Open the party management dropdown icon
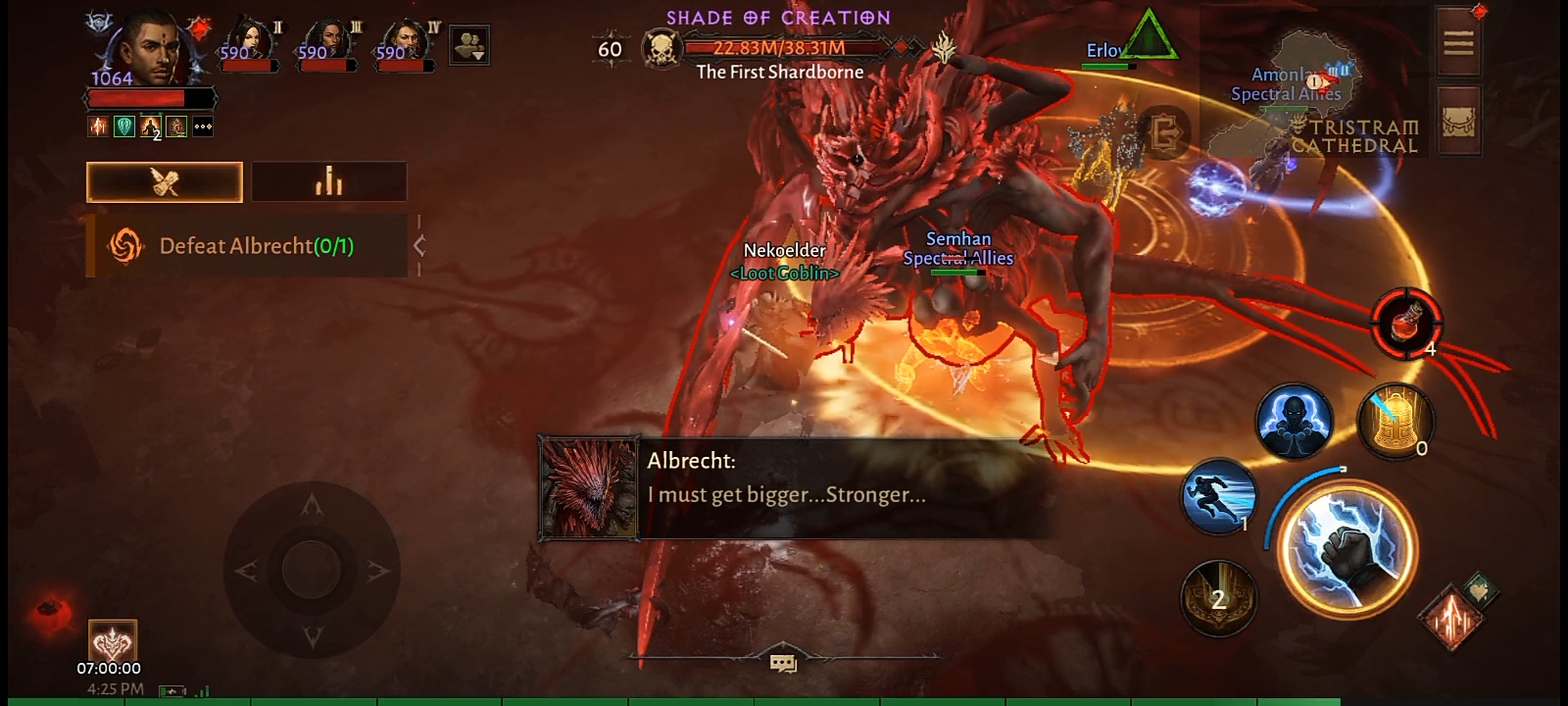 click(469, 45)
